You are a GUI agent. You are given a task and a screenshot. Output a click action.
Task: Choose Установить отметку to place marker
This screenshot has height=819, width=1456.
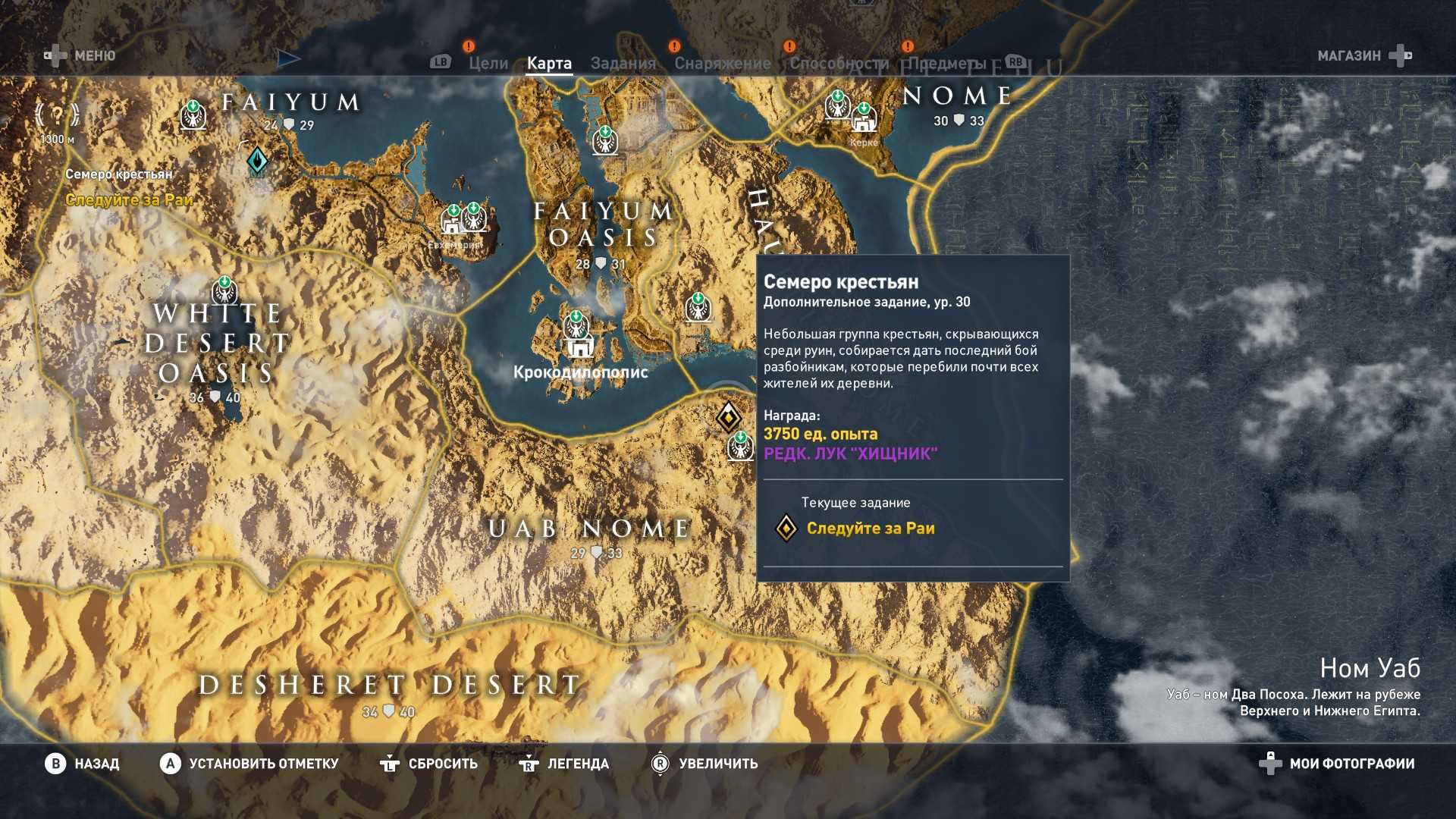(249, 764)
